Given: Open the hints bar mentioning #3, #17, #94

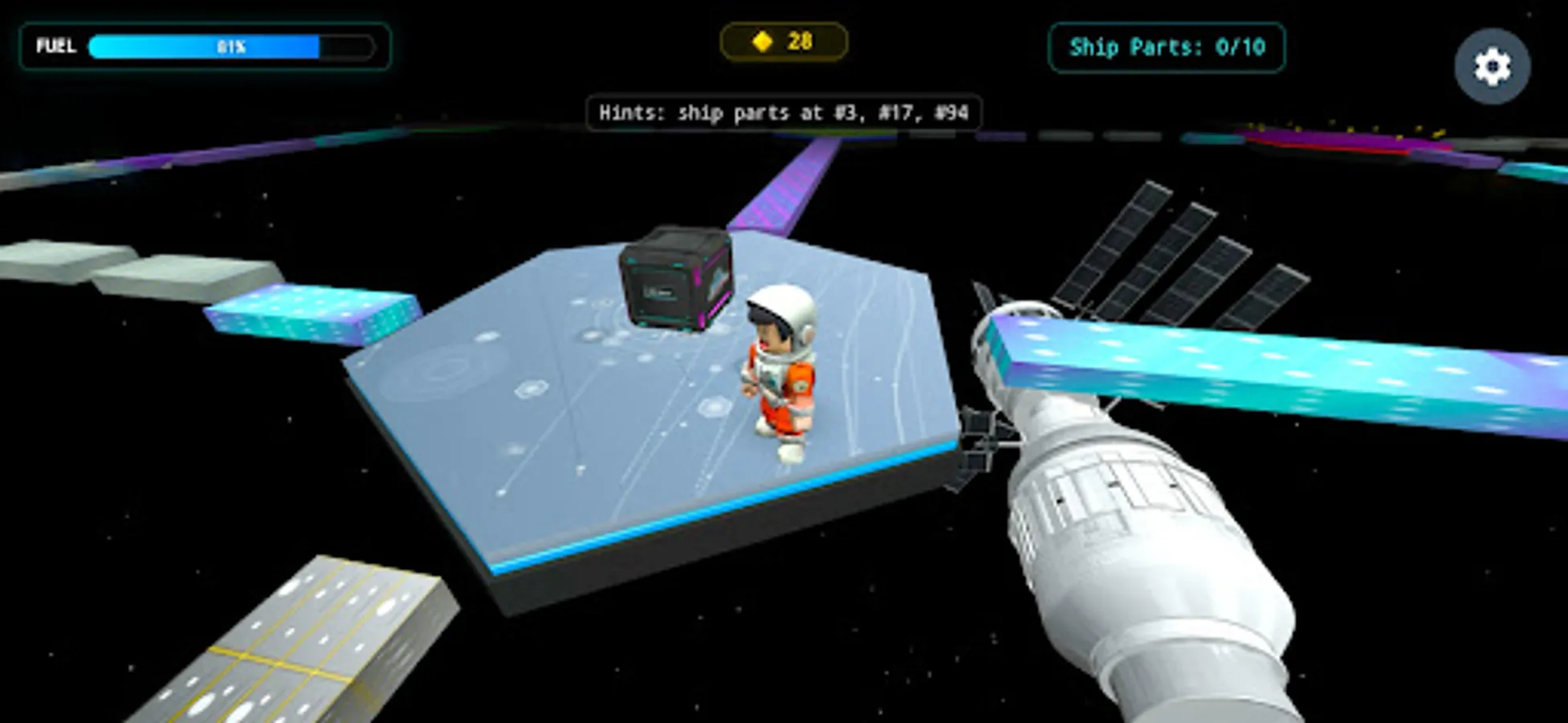Looking at the screenshot, I should (783, 113).
